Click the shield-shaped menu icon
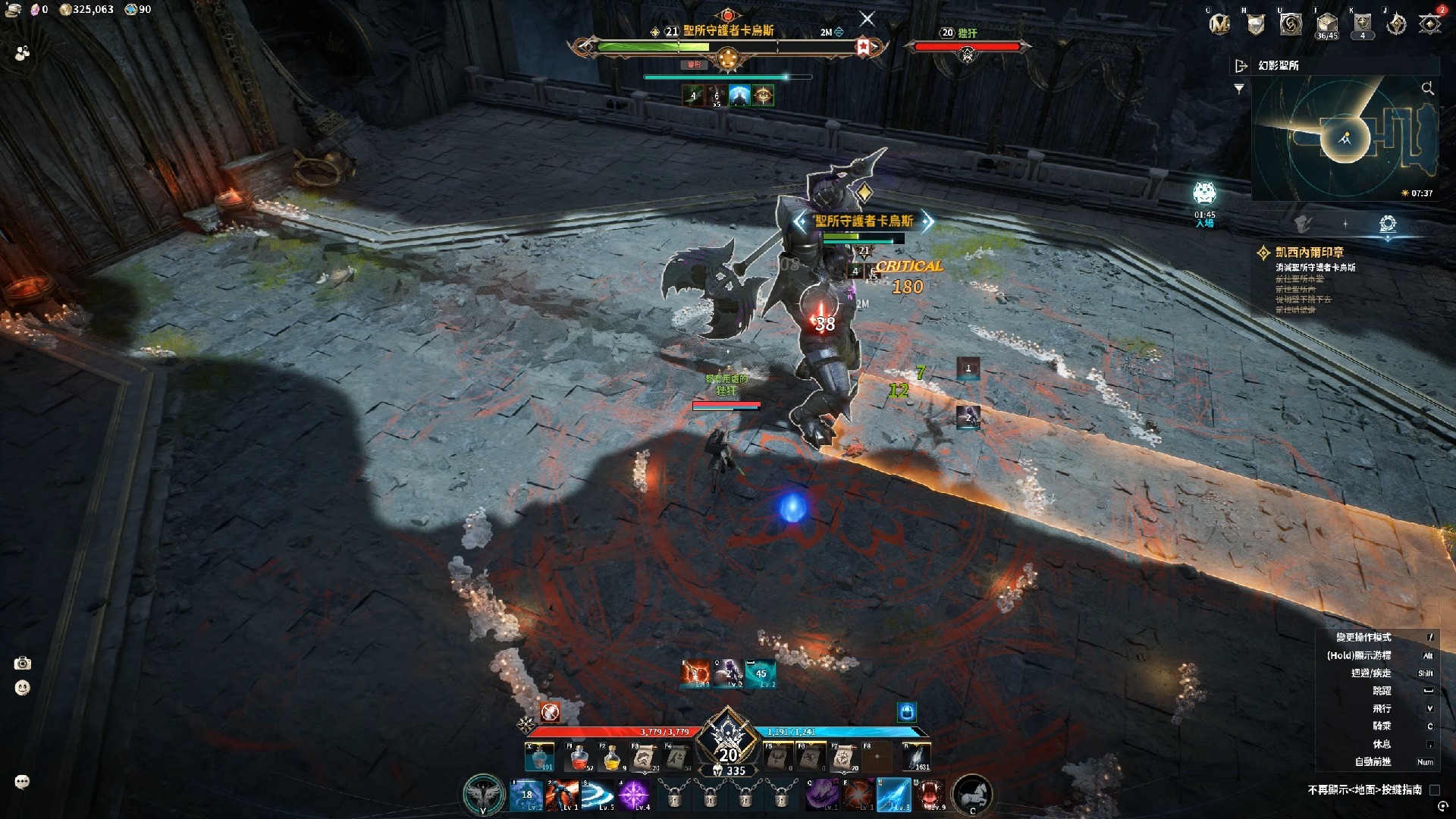The width and height of the screenshot is (1456, 819). point(1256,25)
